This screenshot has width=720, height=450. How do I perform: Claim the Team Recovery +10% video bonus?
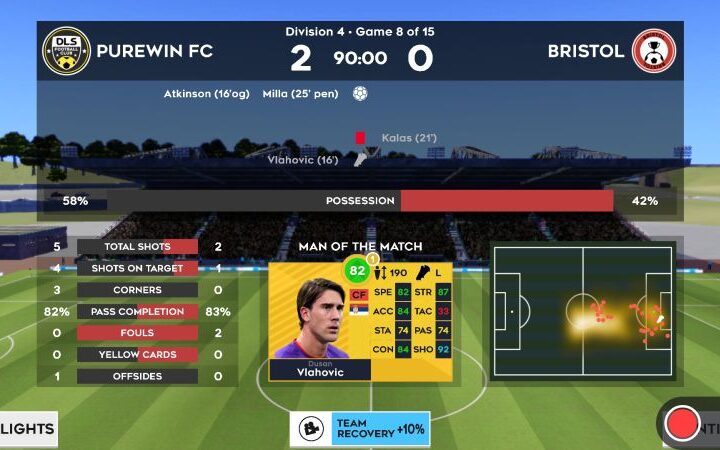coord(360,428)
